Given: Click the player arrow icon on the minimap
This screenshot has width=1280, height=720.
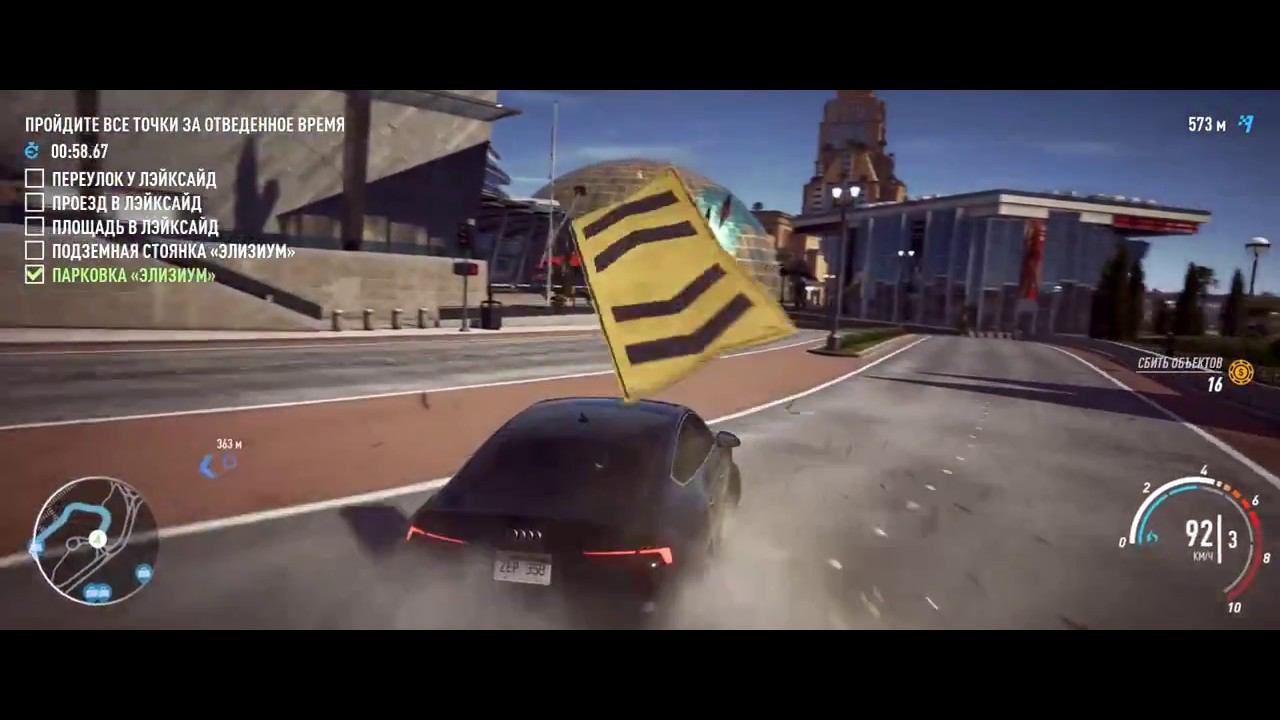Looking at the screenshot, I should point(96,539).
